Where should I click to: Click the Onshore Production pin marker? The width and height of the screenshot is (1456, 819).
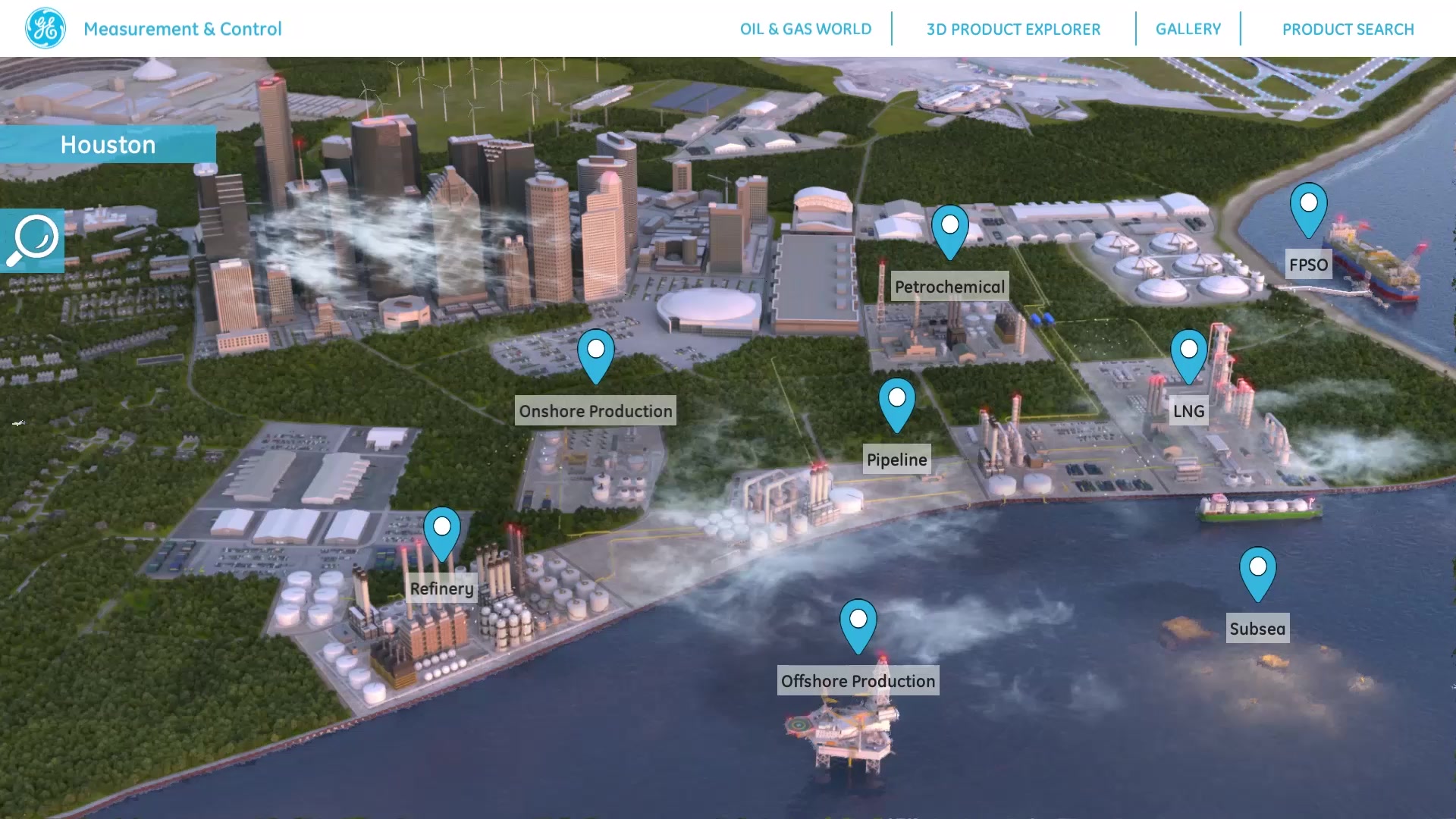(x=596, y=353)
